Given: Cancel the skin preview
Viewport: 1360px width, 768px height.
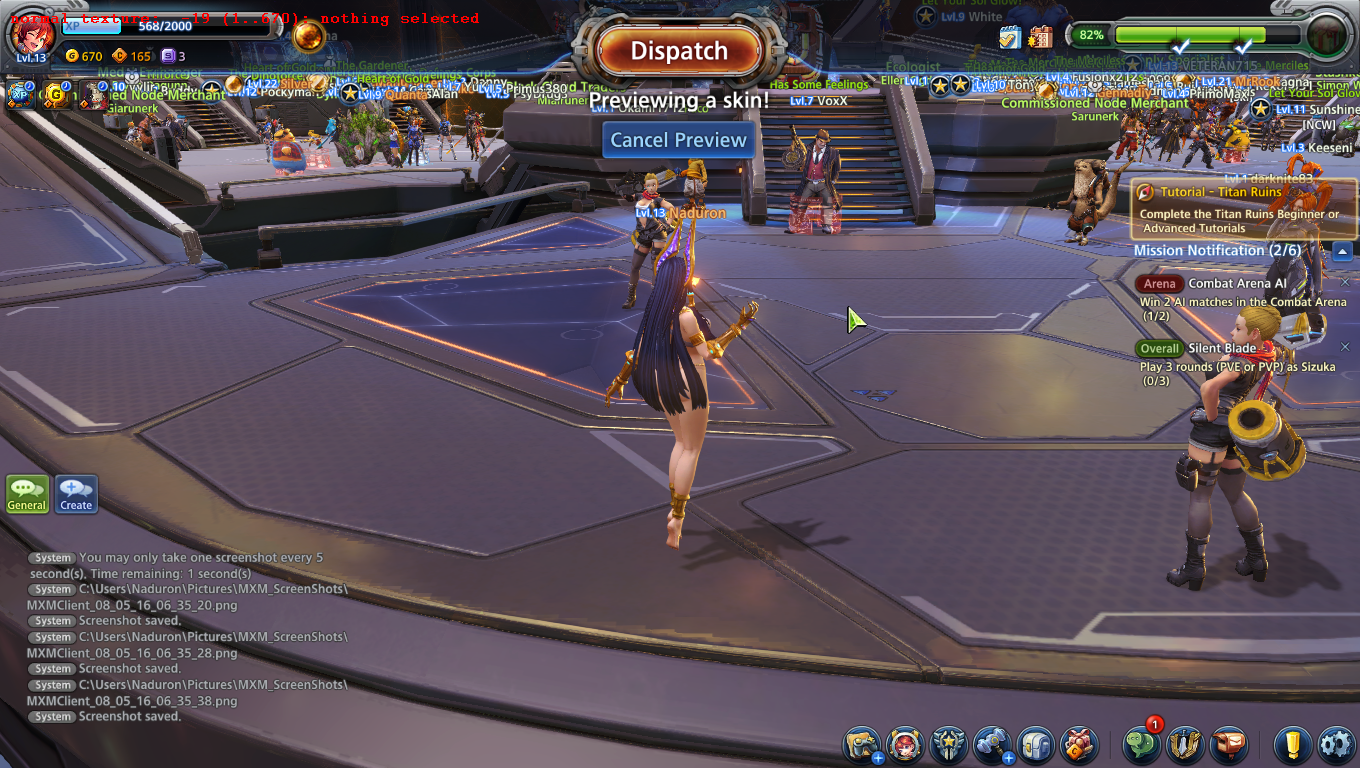Looking at the screenshot, I should [x=679, y=140].
